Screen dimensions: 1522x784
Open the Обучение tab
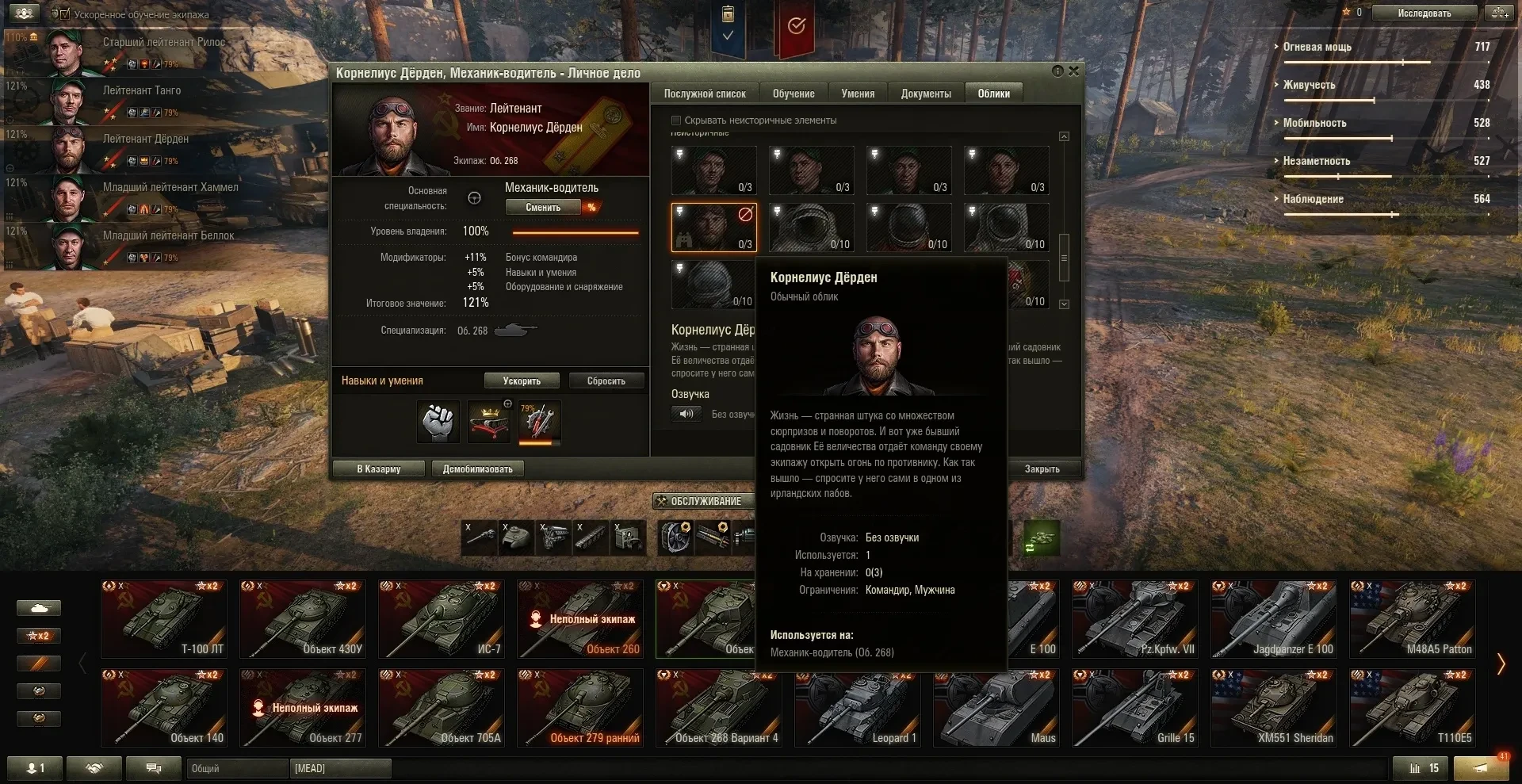coord(794,94)
